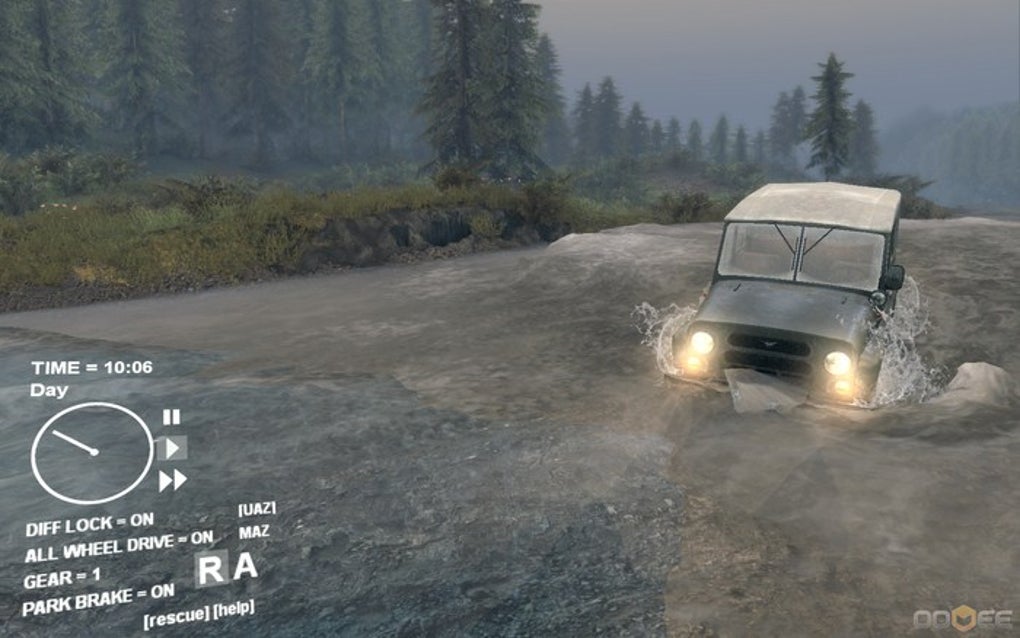
Task: Select the A gear mode
Action: pyautogui.click(x=245, y=567)
